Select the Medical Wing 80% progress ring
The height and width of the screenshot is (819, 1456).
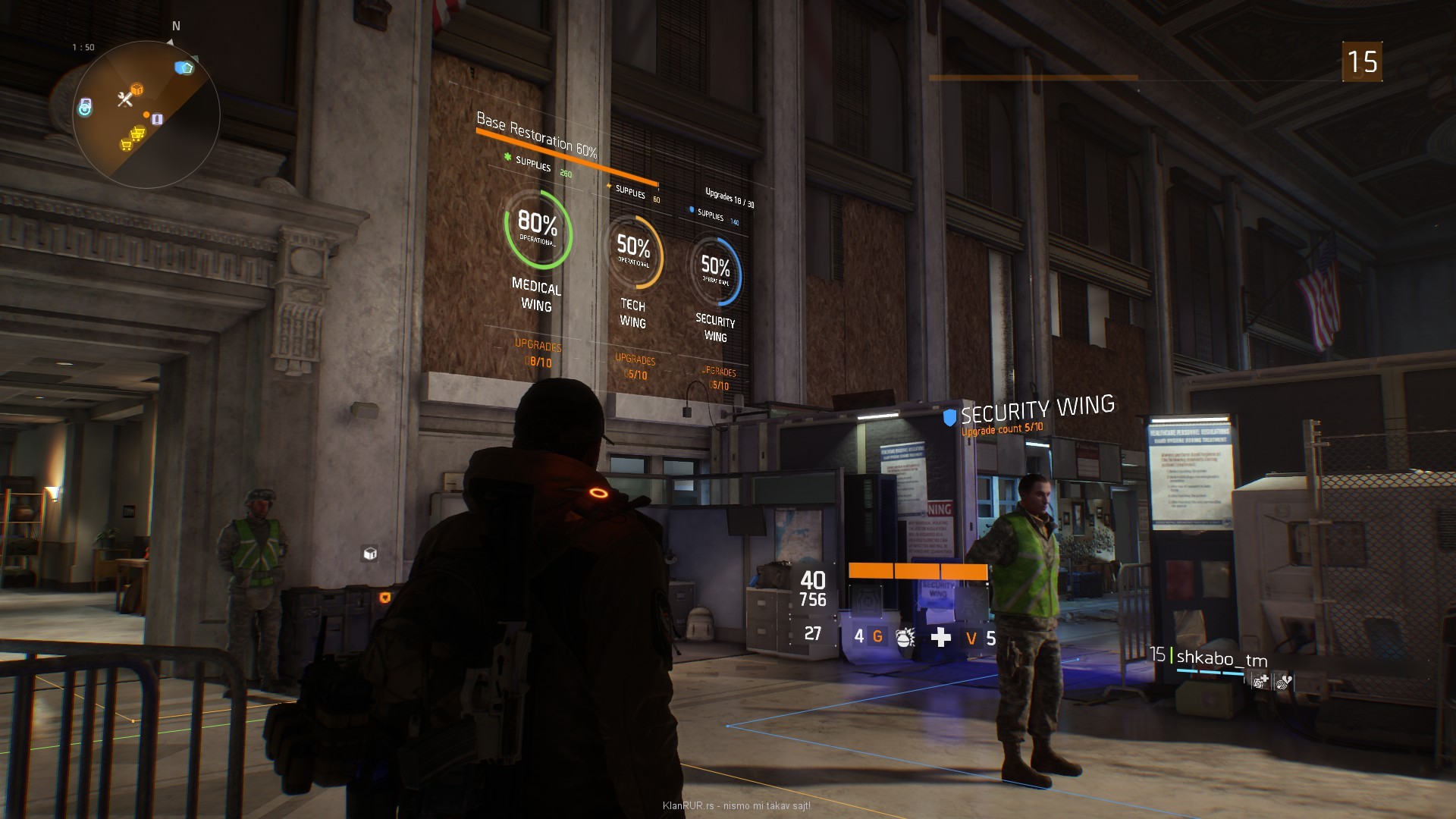click(x=538, y=229)
